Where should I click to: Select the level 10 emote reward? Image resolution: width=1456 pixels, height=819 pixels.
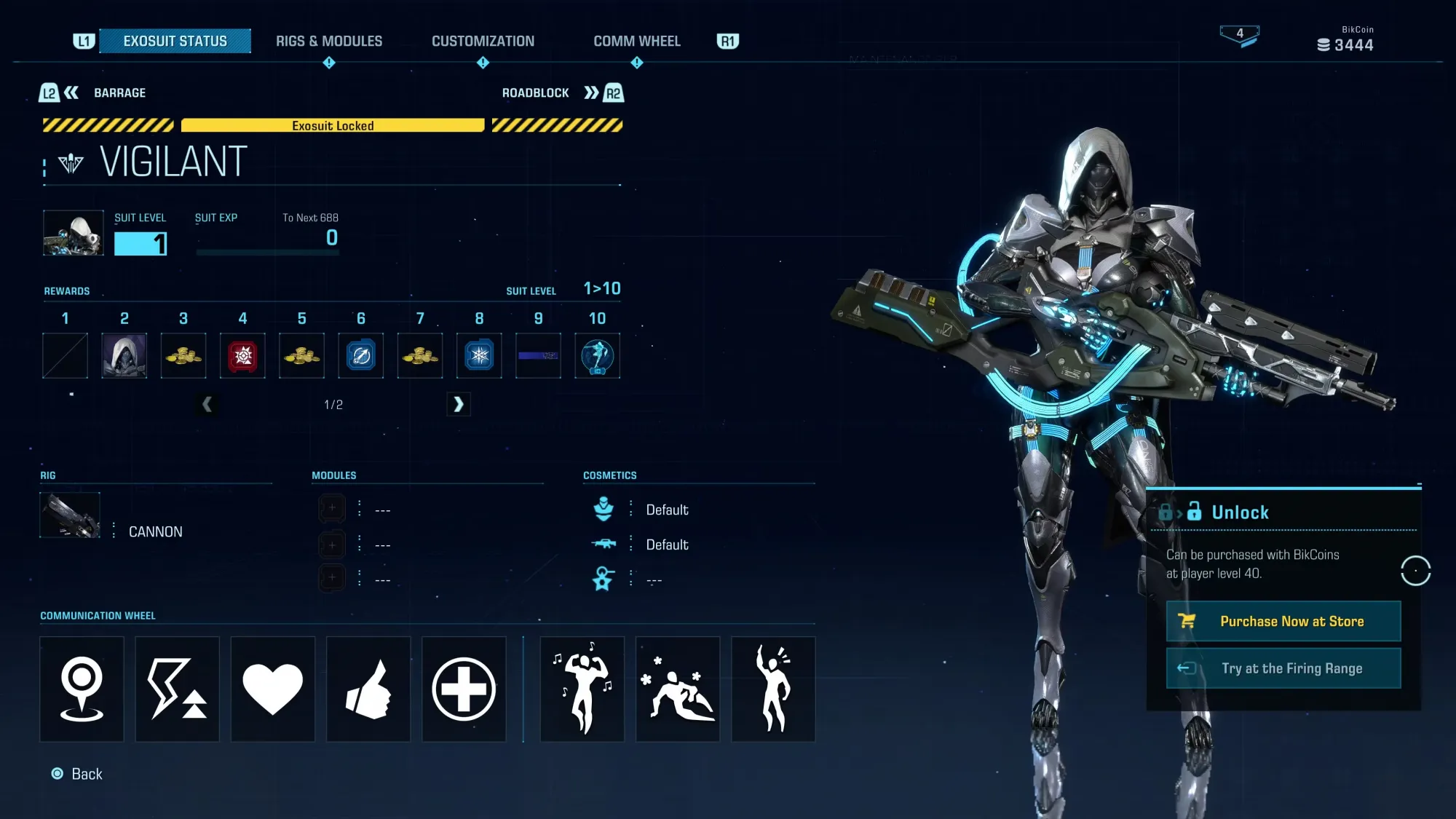597,355
